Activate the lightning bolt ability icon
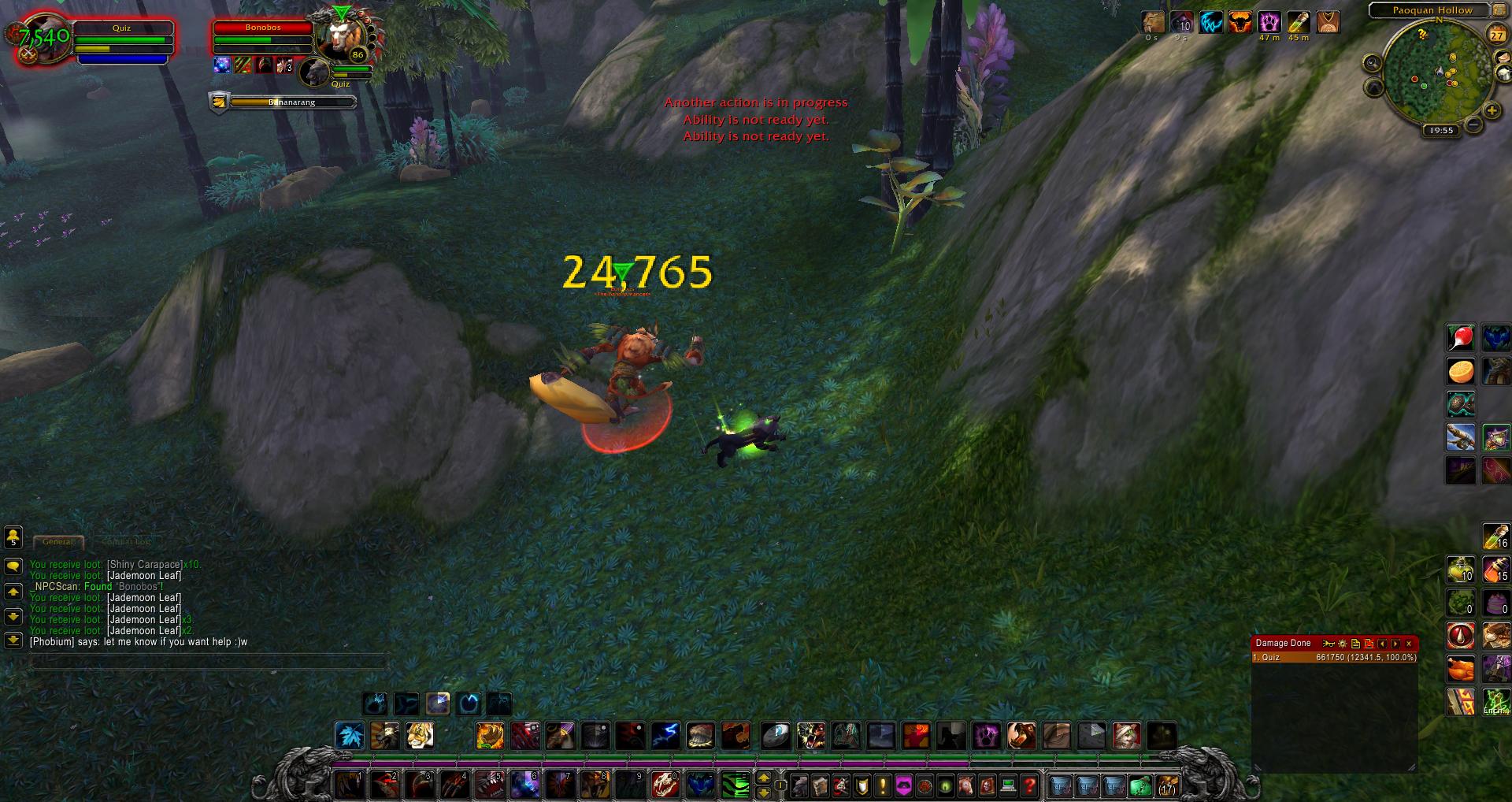1512x802 pixels. tap(665, 736)
